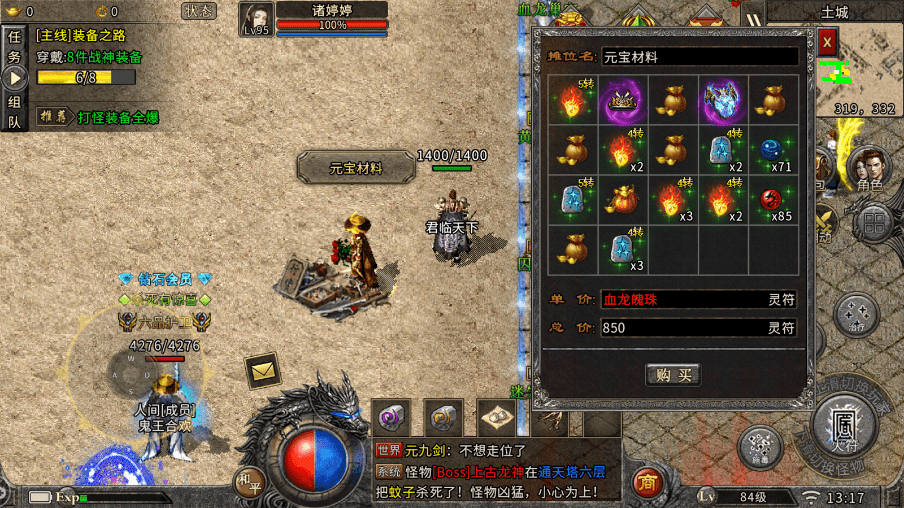This screenshot has height=508, width=904.
Task: Select the blue orb stack of 71
Action: [773, 150]
